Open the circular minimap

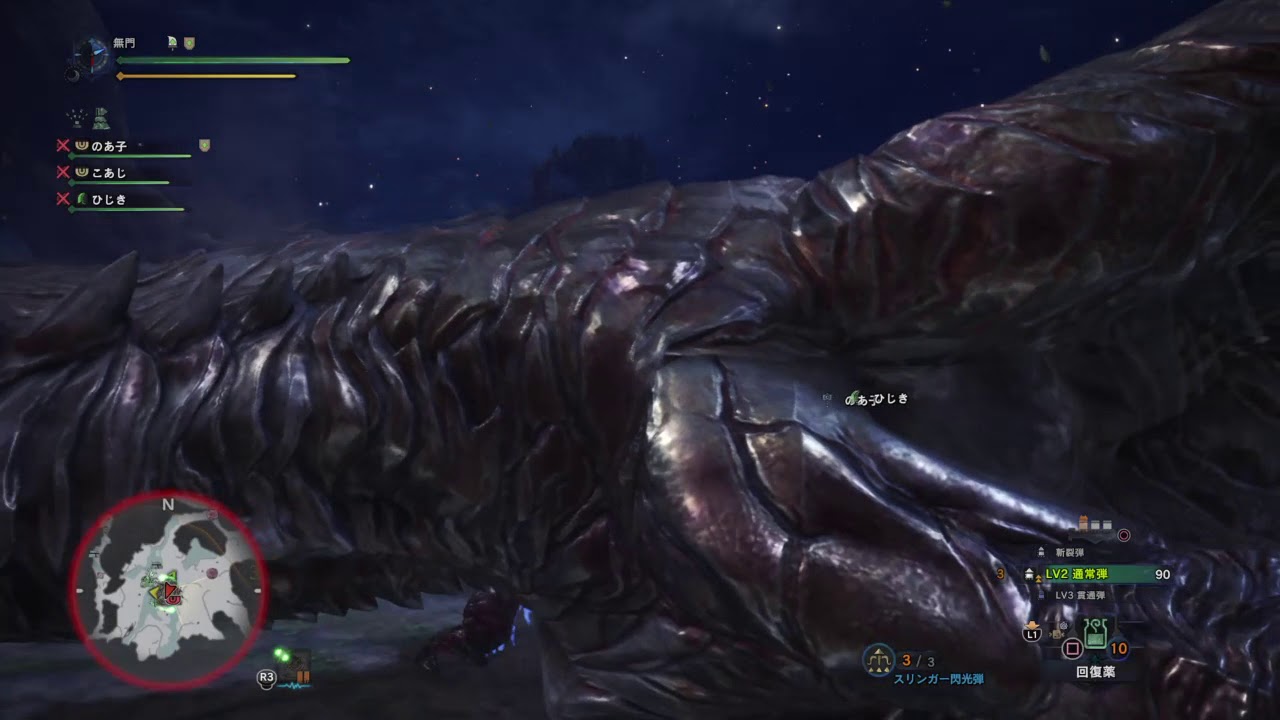(x=168, y=590)
